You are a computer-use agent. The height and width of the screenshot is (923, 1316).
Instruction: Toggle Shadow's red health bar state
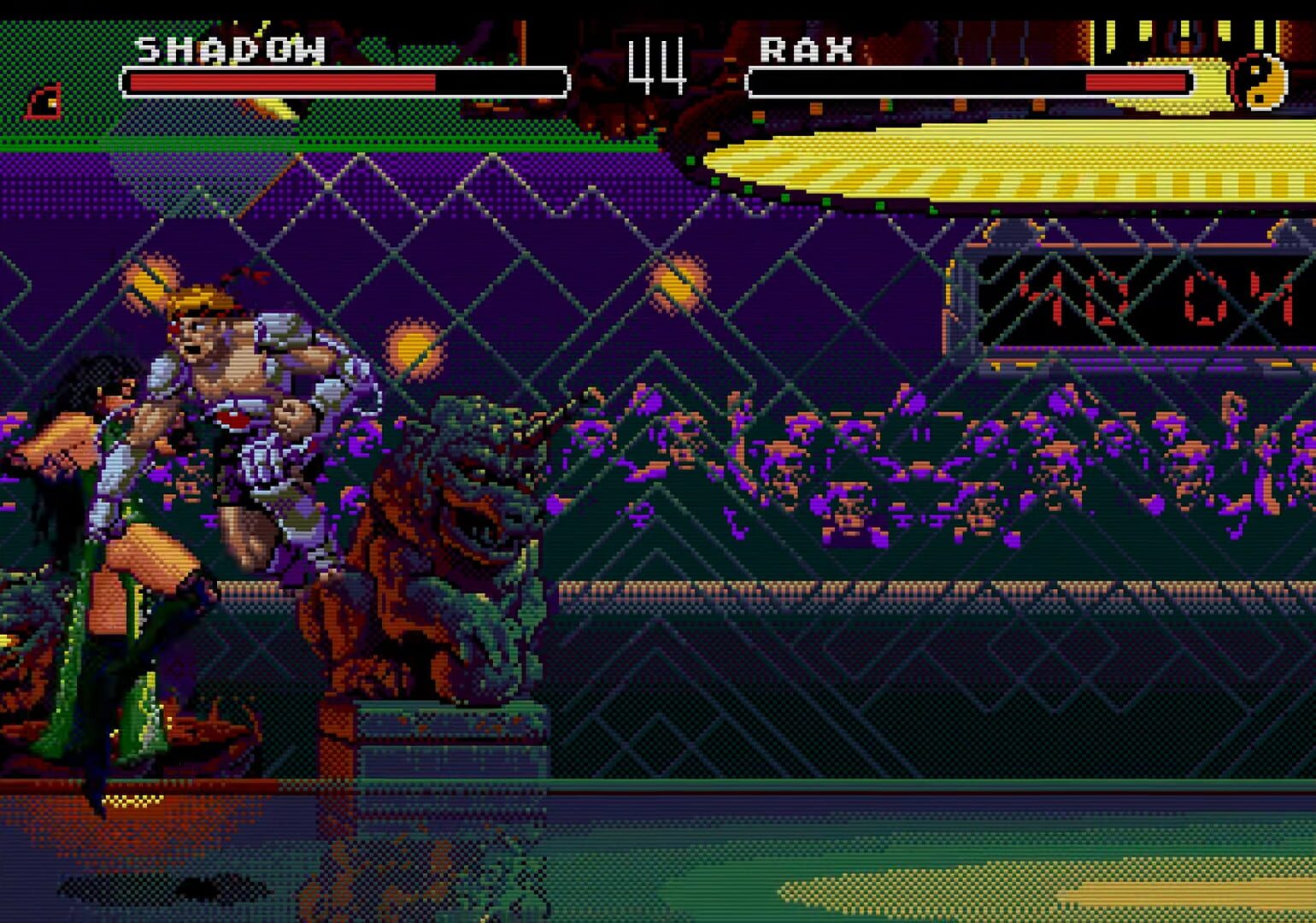[x=282, y=81]
